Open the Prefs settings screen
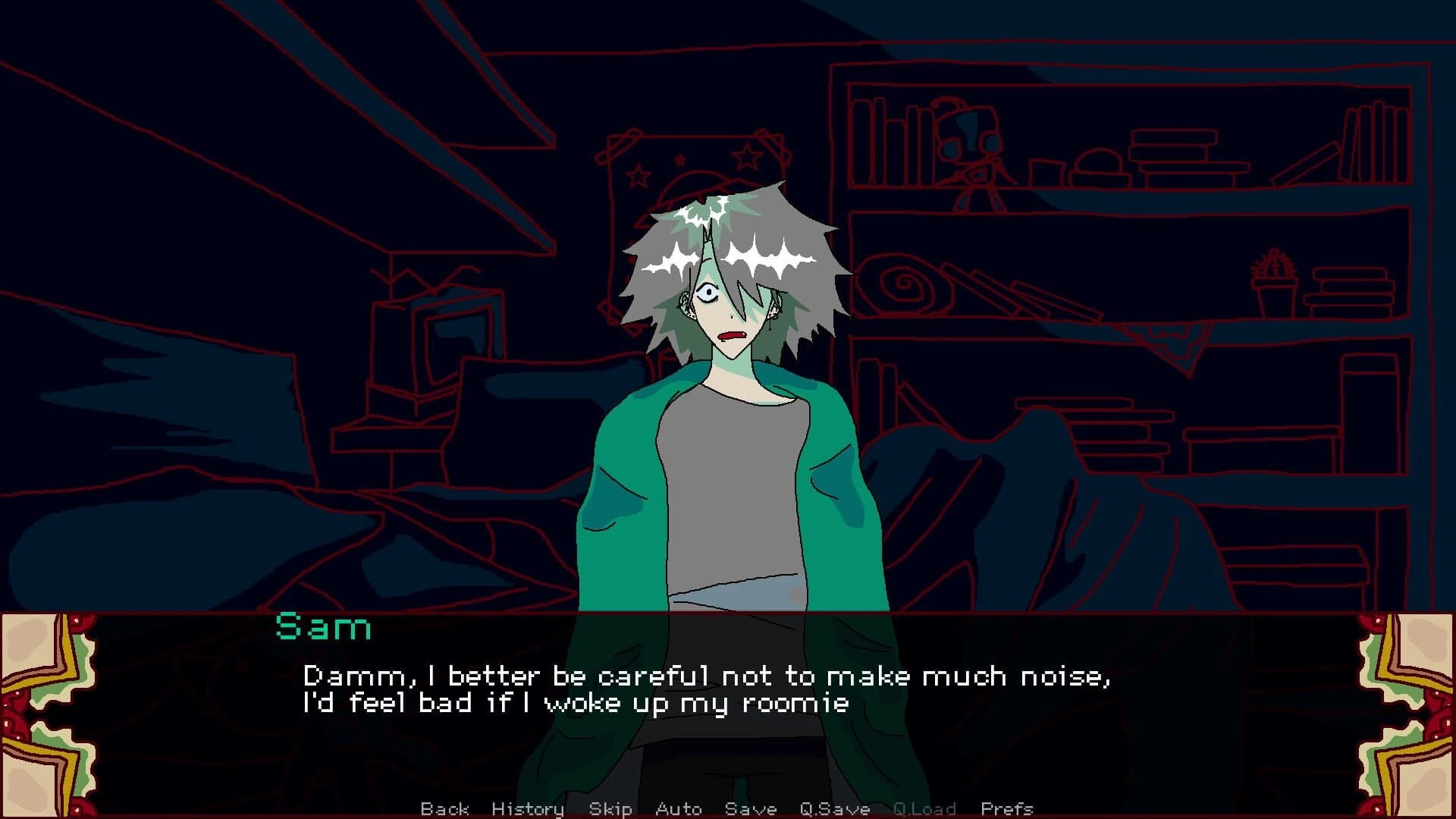The height and width of the screenshot is (819, 1456). coord(1006,808)
